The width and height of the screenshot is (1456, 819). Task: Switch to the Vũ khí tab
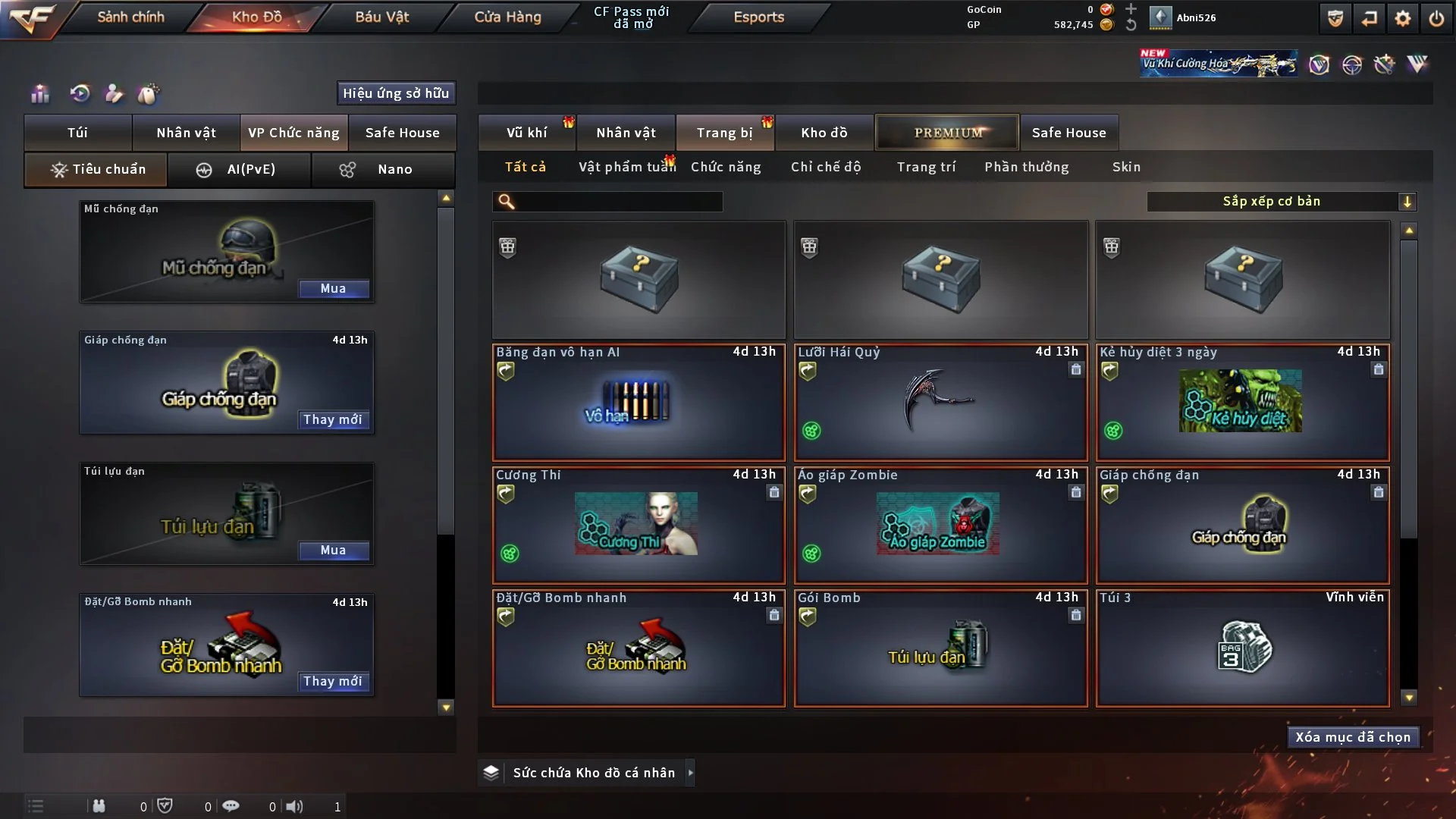tap(526, 133)
